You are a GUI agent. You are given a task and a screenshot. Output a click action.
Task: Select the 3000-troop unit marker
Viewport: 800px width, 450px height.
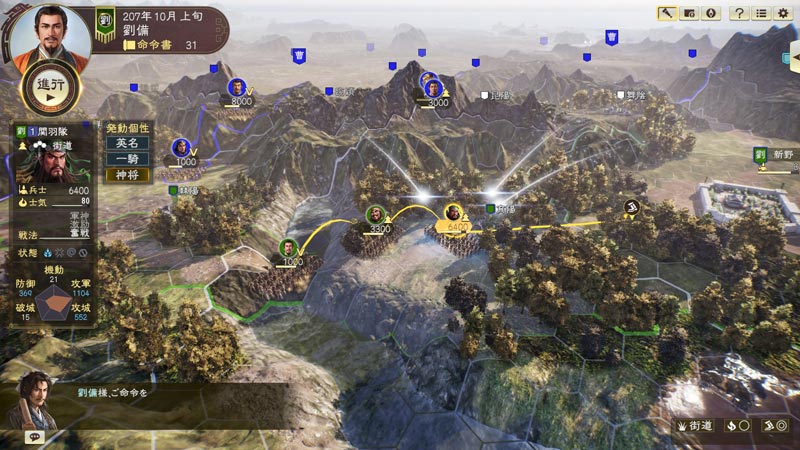(x=430, y=87)
